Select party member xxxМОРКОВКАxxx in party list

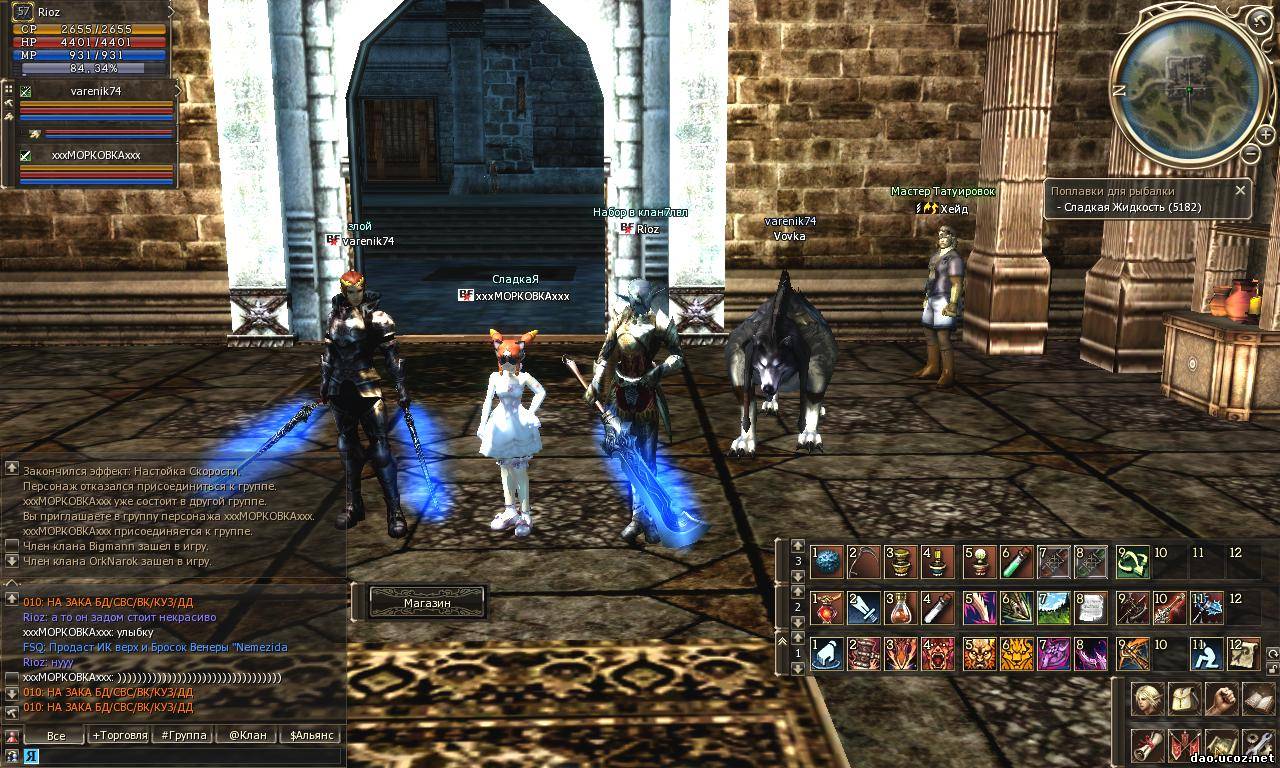(96, 155)
